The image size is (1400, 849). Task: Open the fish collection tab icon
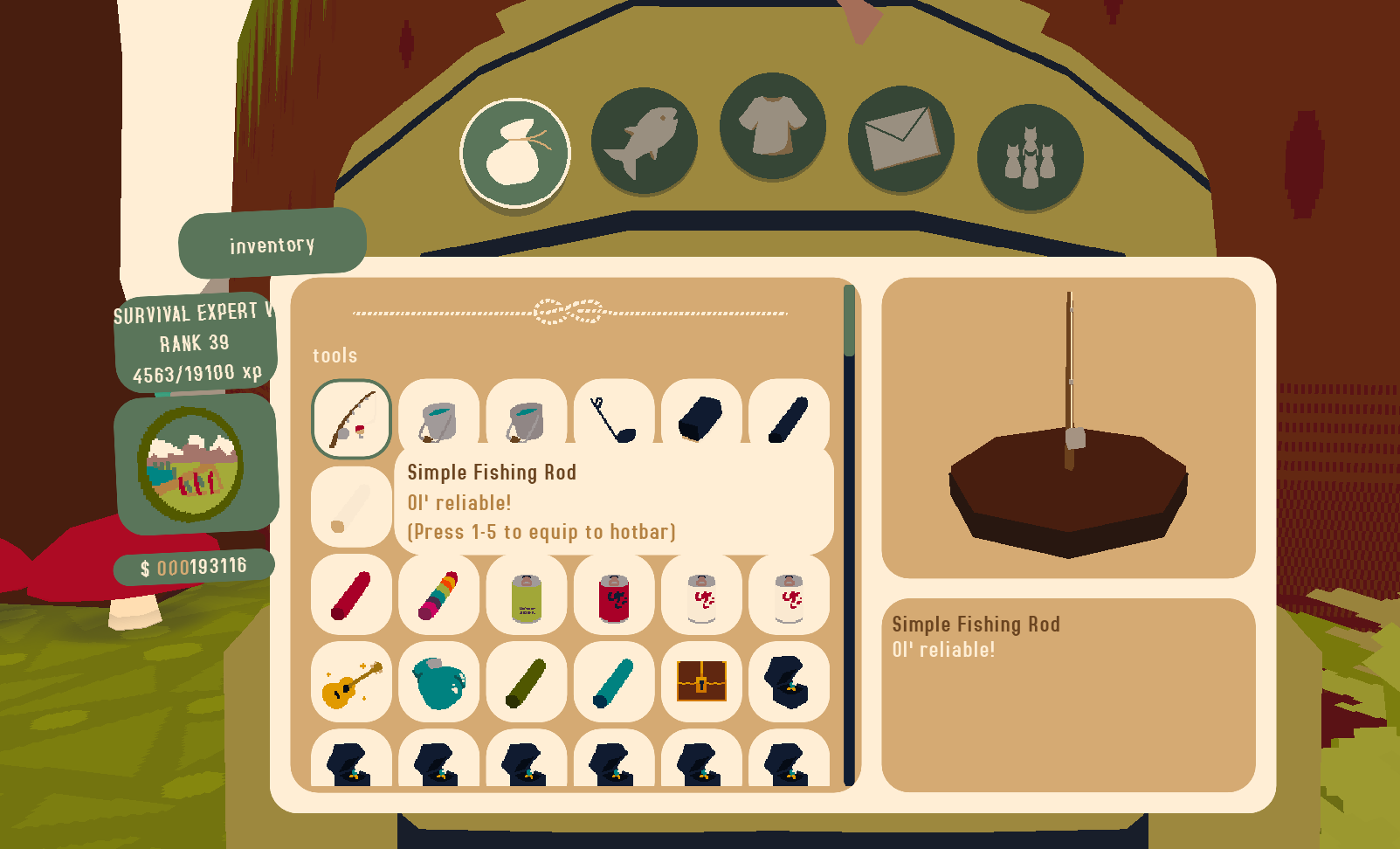[x=645, y=140]
